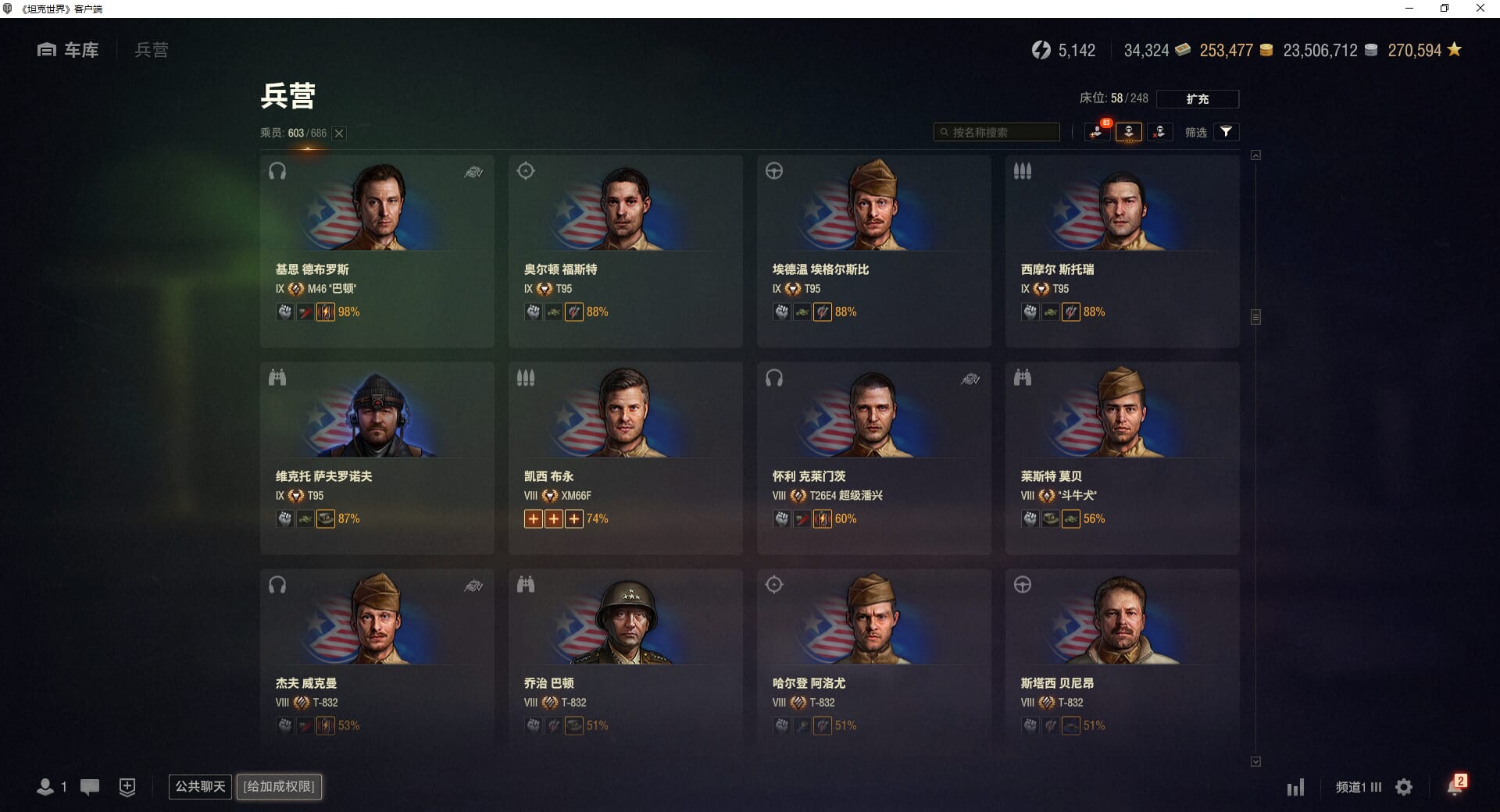Image resolution: width=1500 pixels, height=812 pixels.
Task: Choose crew card 西摩尔 斯托瑞
Action: [x=1122, y=250]
